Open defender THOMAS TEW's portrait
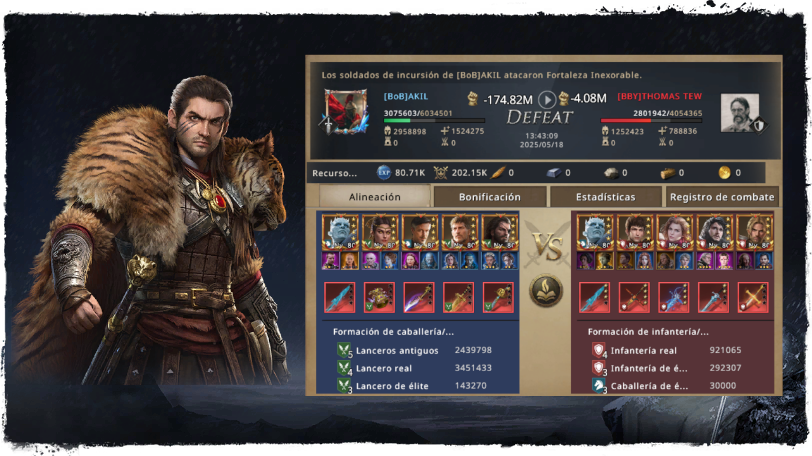The image size is (812, 456). (x=739, y=112)
